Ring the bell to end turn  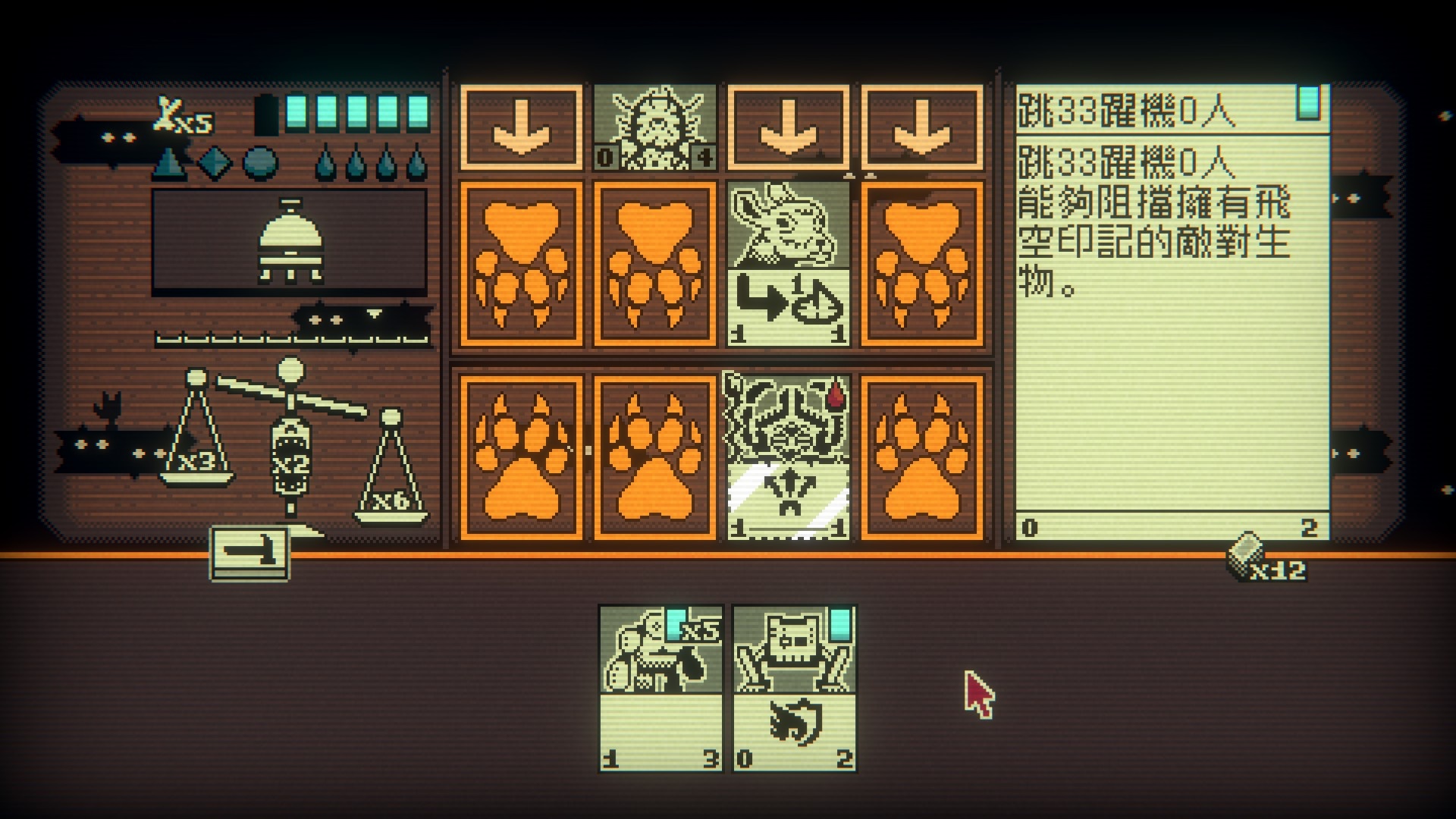click(290, 241)
